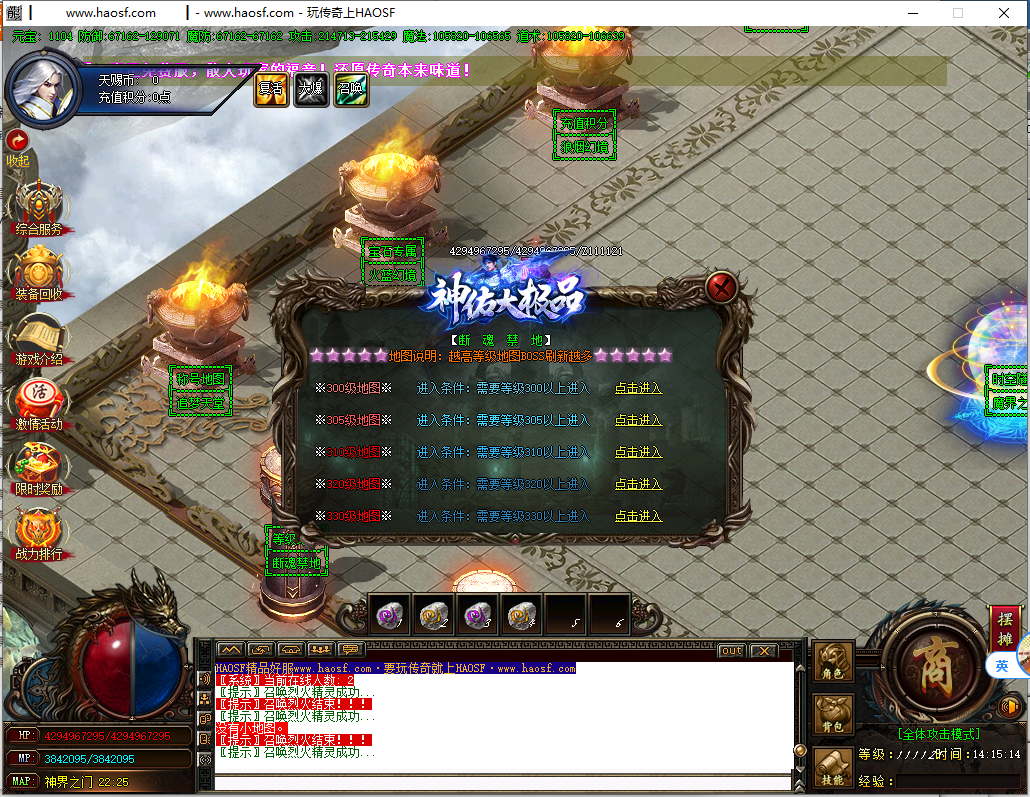Select 点击进入 for the 330级 map
Viewport: 1030px width, 797px height.
[x=638, y=516]
